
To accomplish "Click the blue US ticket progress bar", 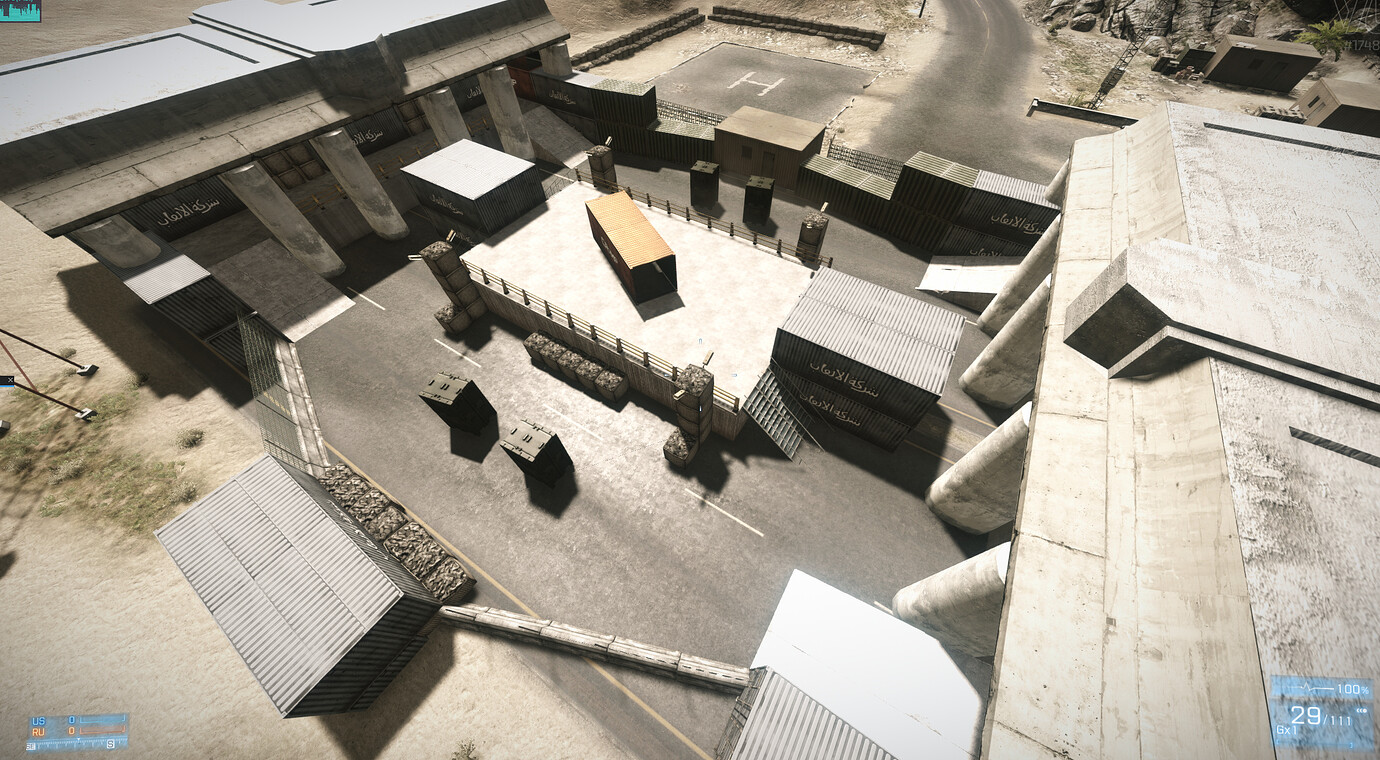I will (x=101, y=718).
